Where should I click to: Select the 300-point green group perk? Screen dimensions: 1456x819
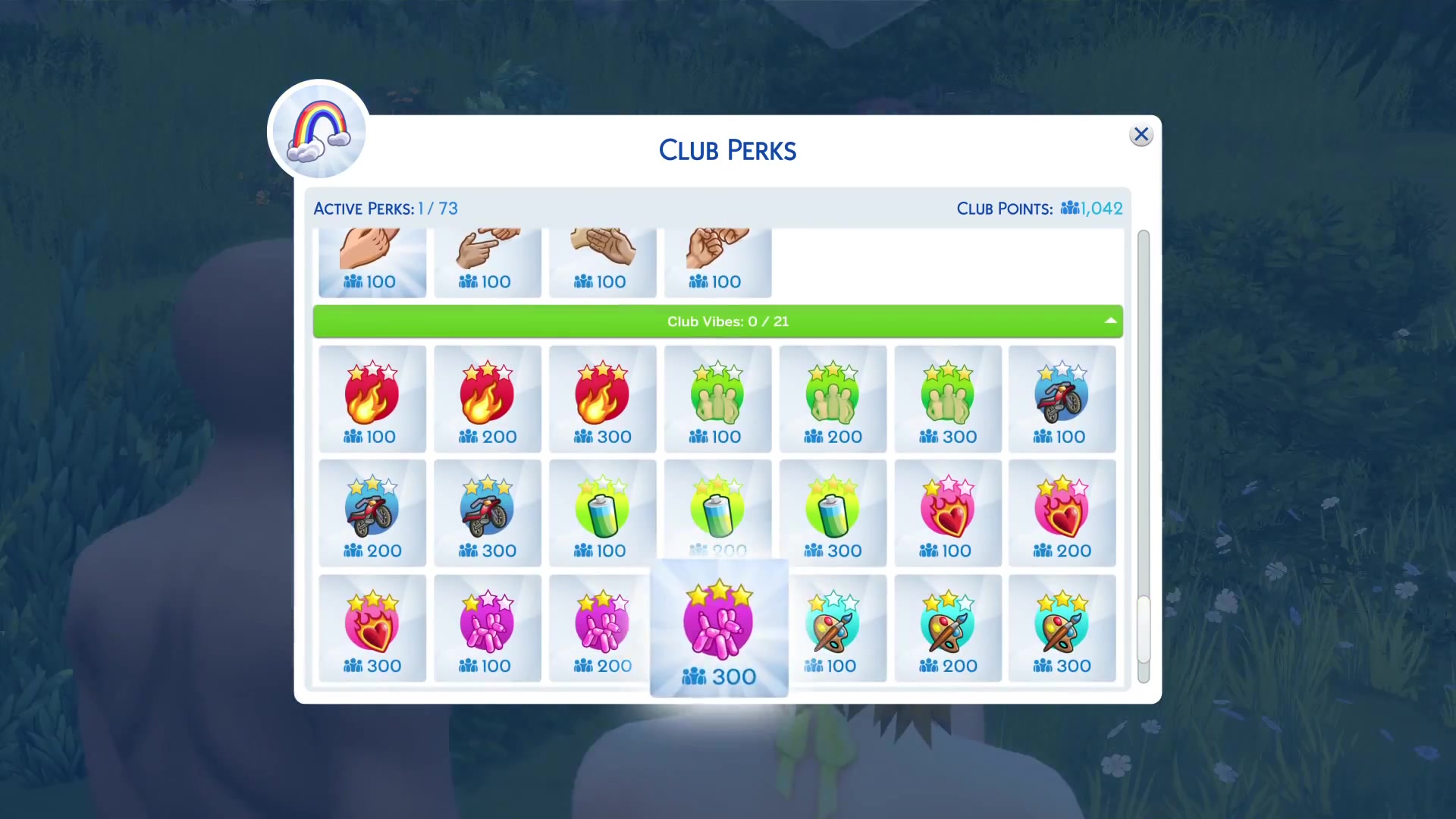(x=948, y=400)
